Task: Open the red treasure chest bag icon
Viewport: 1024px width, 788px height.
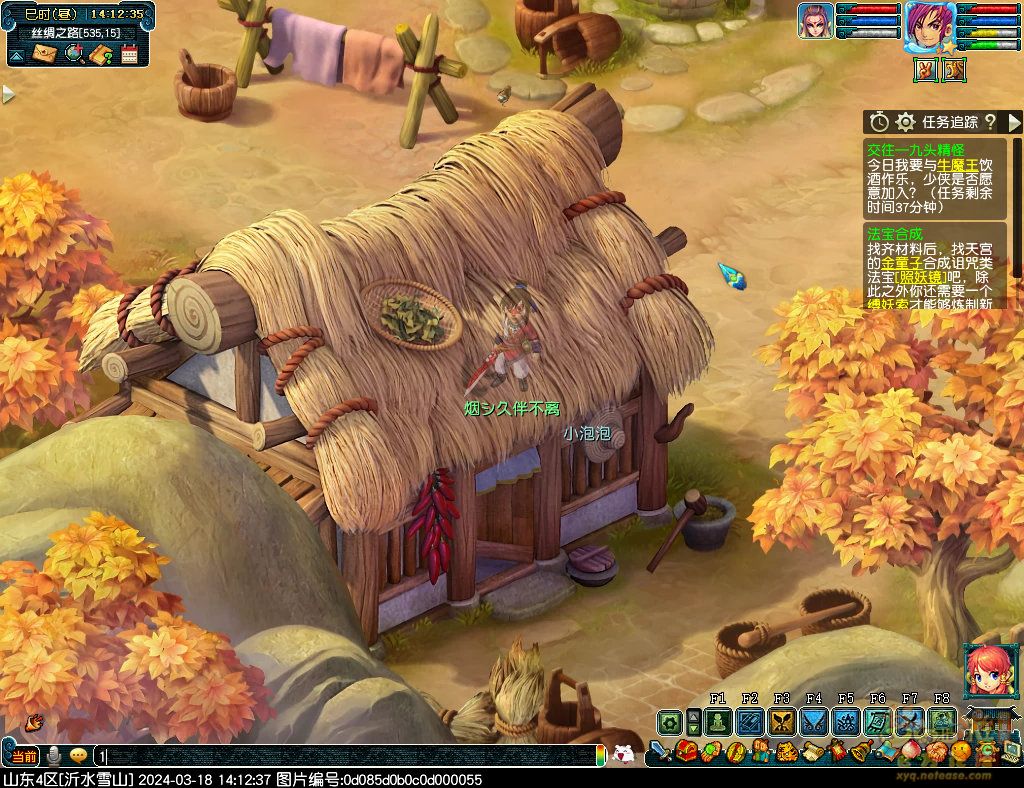Action: (688, 750)
